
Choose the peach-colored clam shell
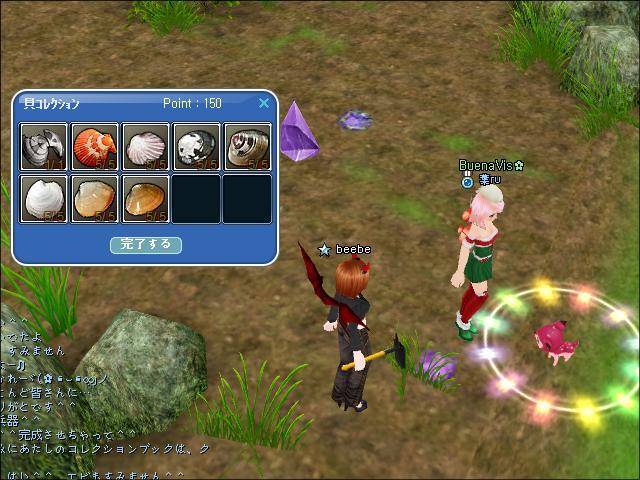click(95, 198)
